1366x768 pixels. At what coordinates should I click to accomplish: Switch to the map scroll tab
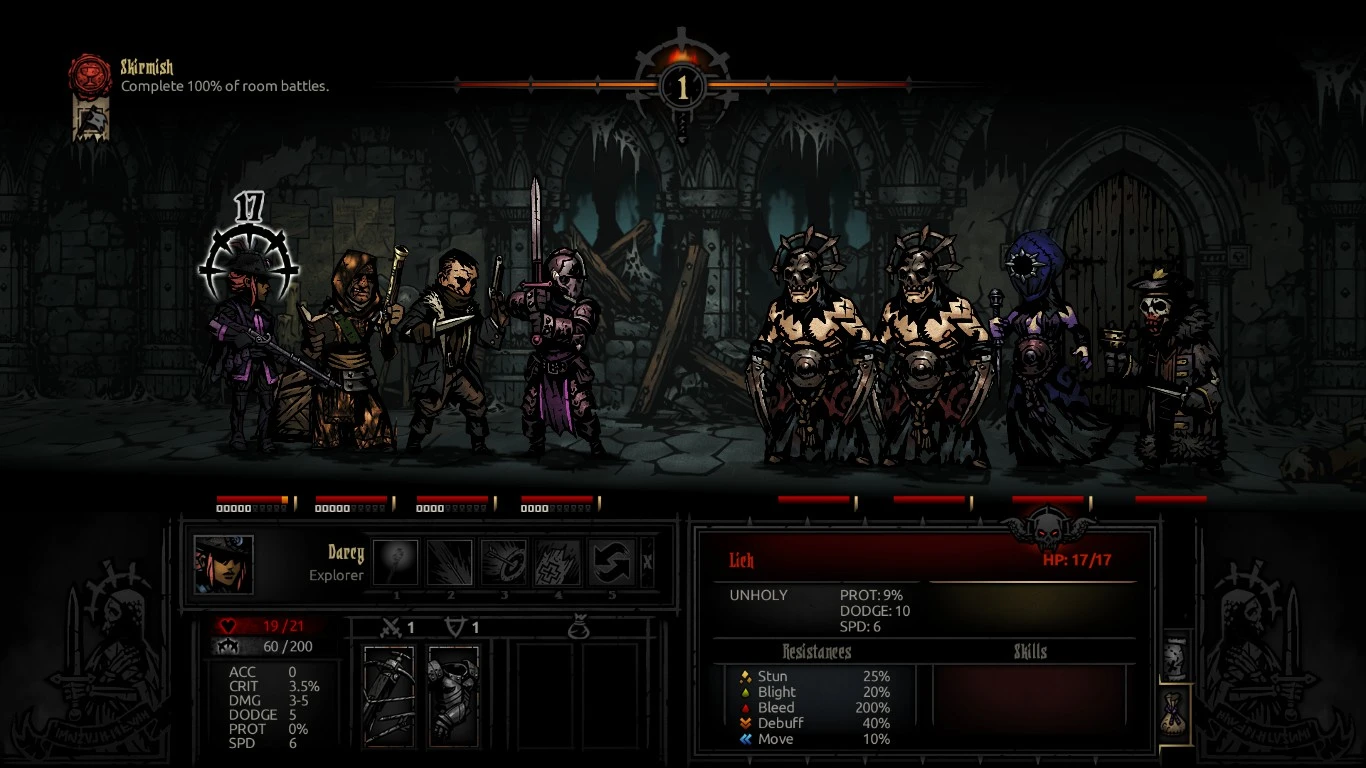pos(1177,658)
